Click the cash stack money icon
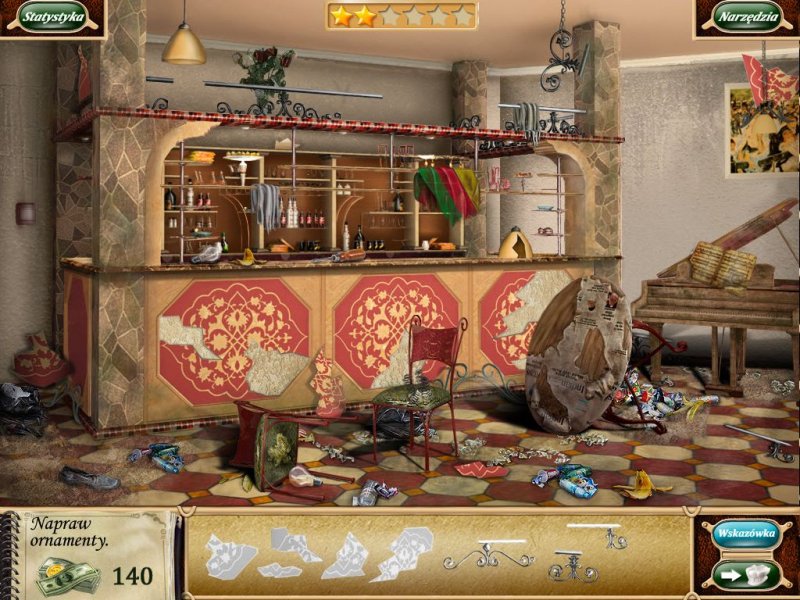 [x=68, y=575]
